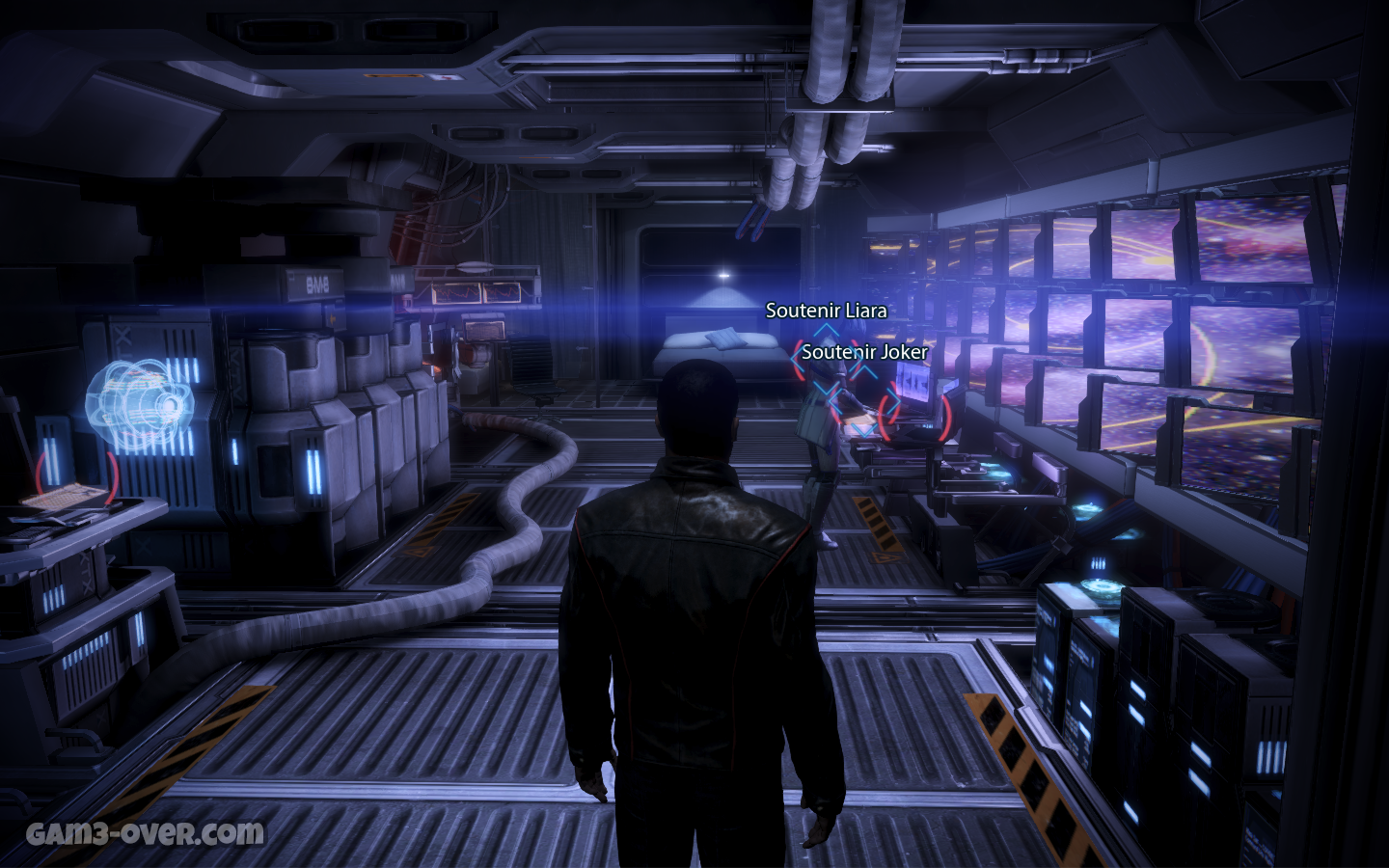Select the Soutenir Liara interaction label
Screen dimensions: 1389x868
pos(826,311)
